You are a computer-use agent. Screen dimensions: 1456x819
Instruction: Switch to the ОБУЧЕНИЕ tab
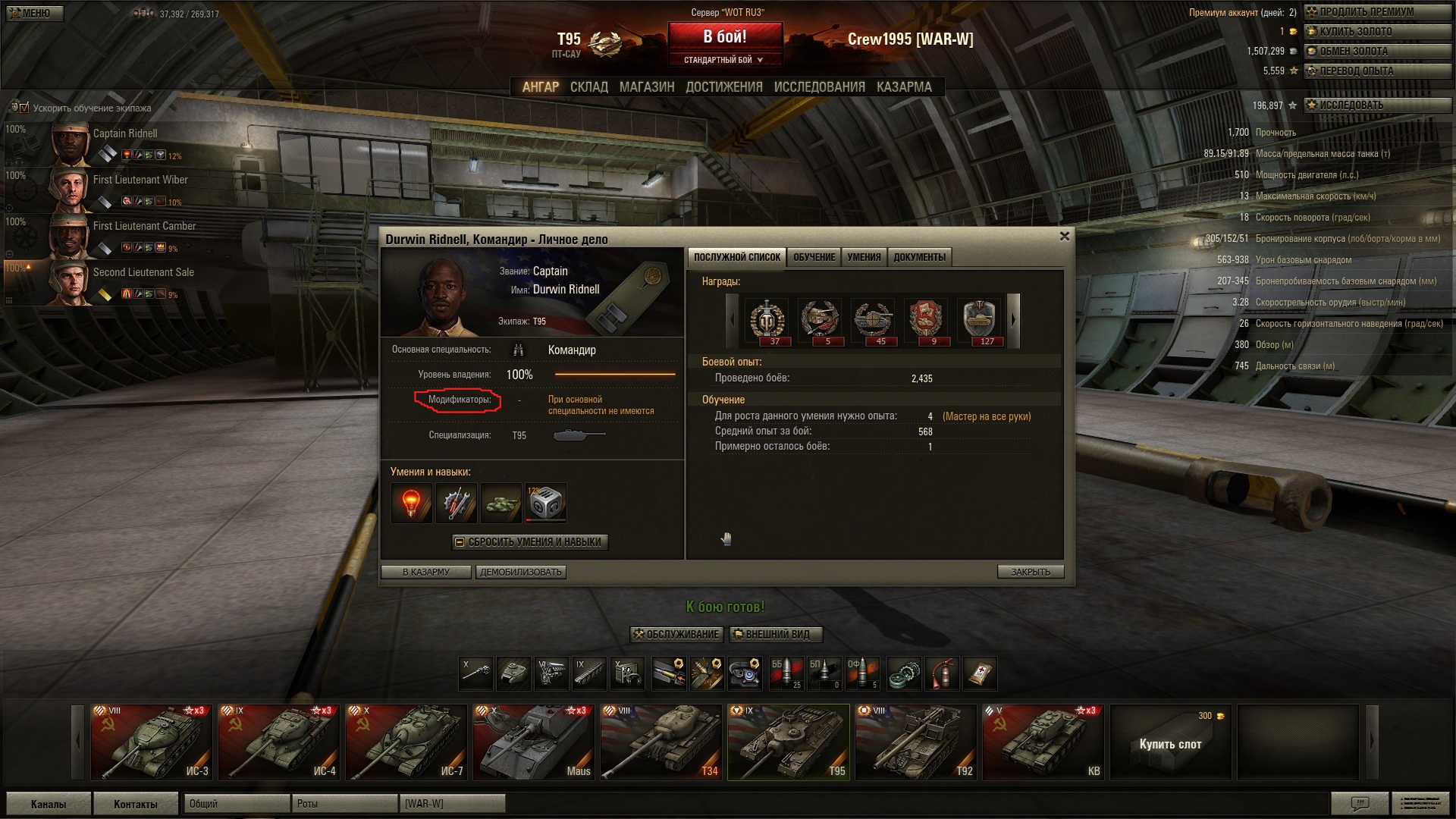point(814,257)
